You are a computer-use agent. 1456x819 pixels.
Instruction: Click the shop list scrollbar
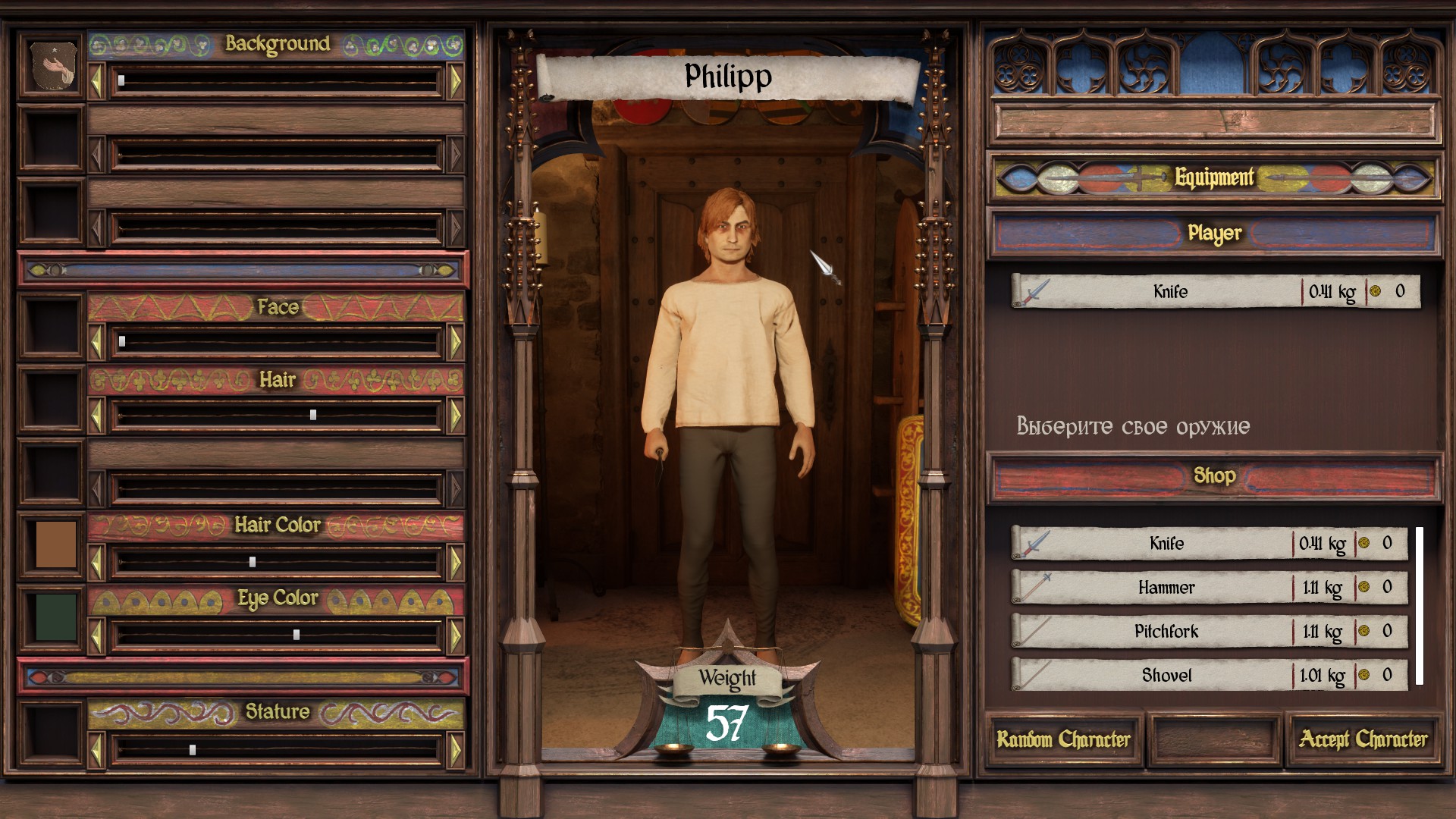coord(1419,606)
